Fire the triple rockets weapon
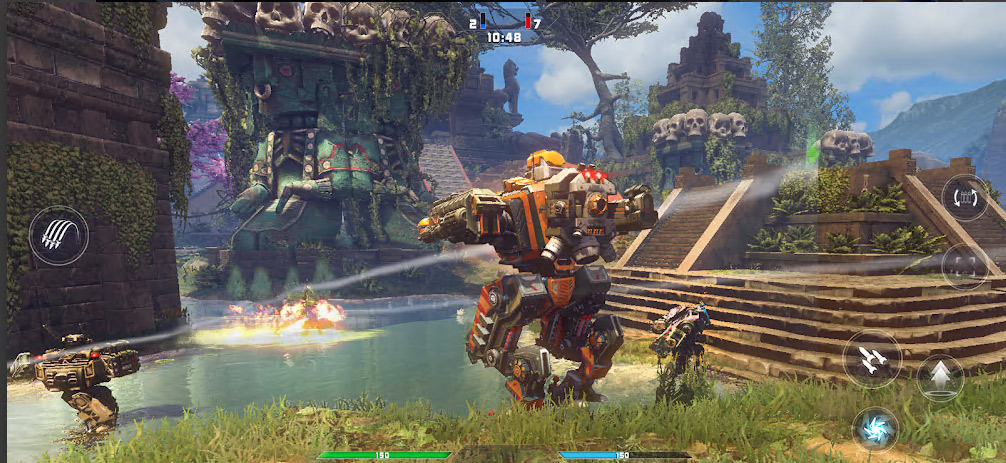 872,358
